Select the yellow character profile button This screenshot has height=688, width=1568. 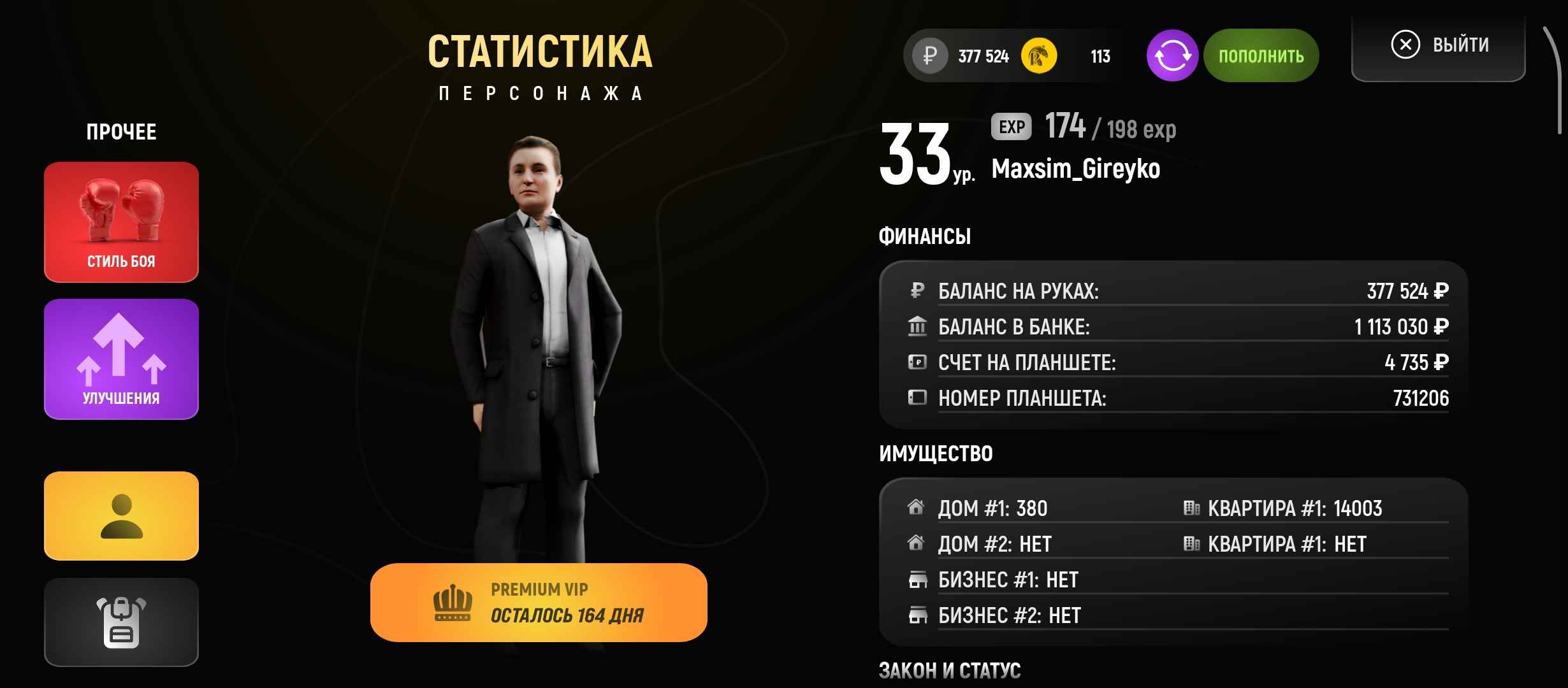(121, 516)
